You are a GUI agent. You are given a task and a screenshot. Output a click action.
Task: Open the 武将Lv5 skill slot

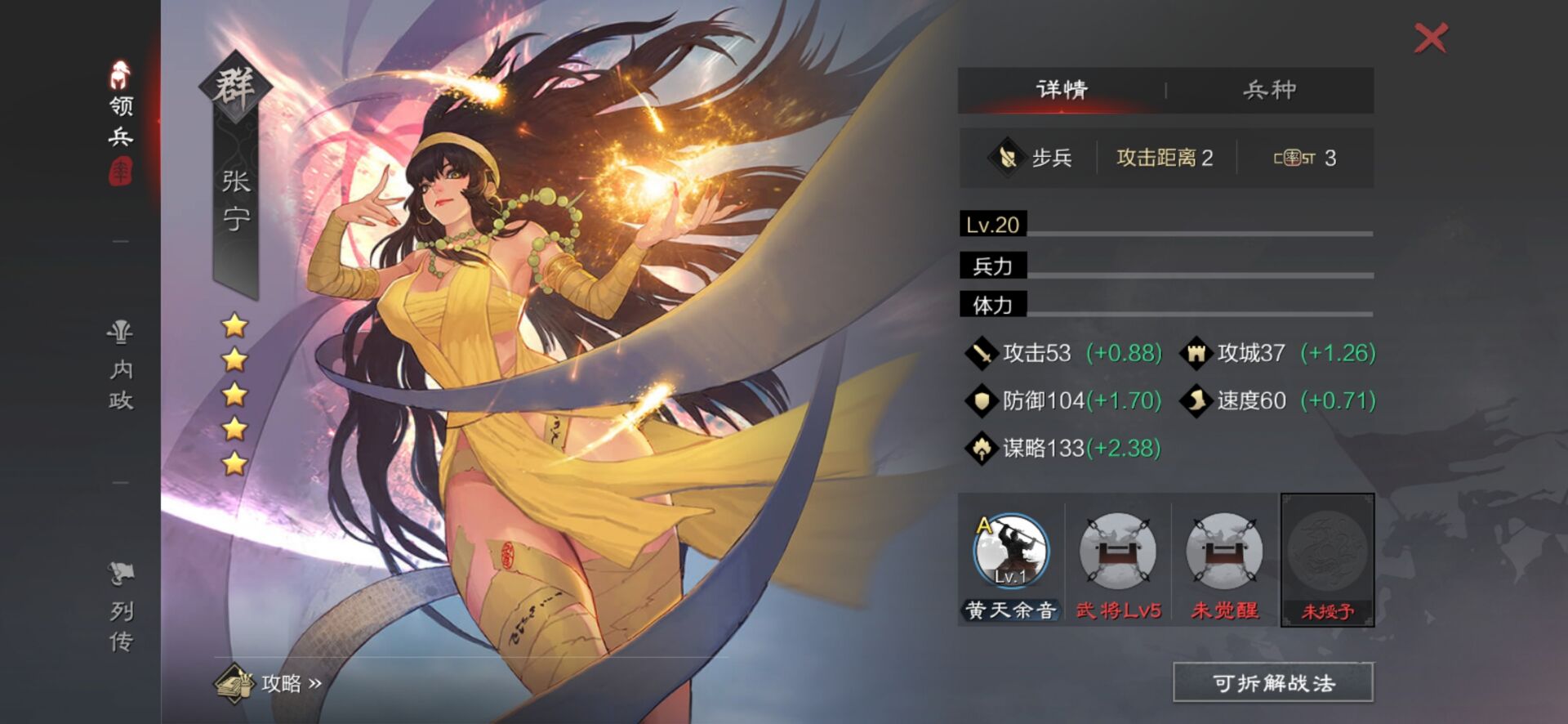click(1117, 552)
